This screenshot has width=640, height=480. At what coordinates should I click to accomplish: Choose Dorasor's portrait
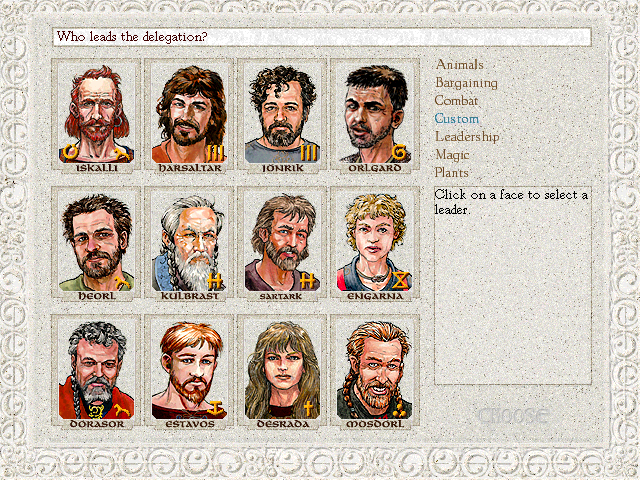[x=96, y=370]
